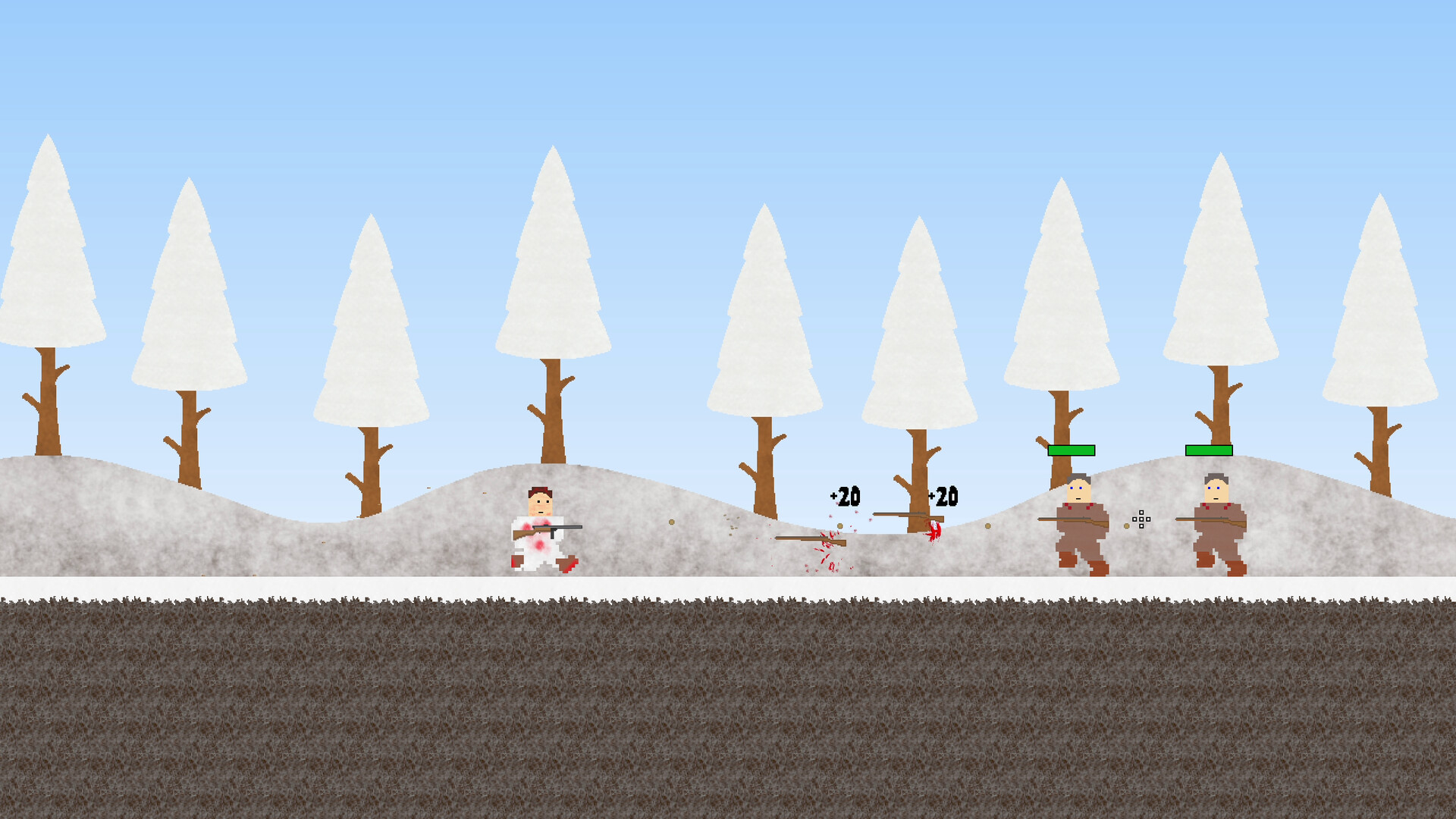Click the crosshair cursor marker
Image resolution: width=1456 pixels, height=819 pixels.
click(1140, 520)
